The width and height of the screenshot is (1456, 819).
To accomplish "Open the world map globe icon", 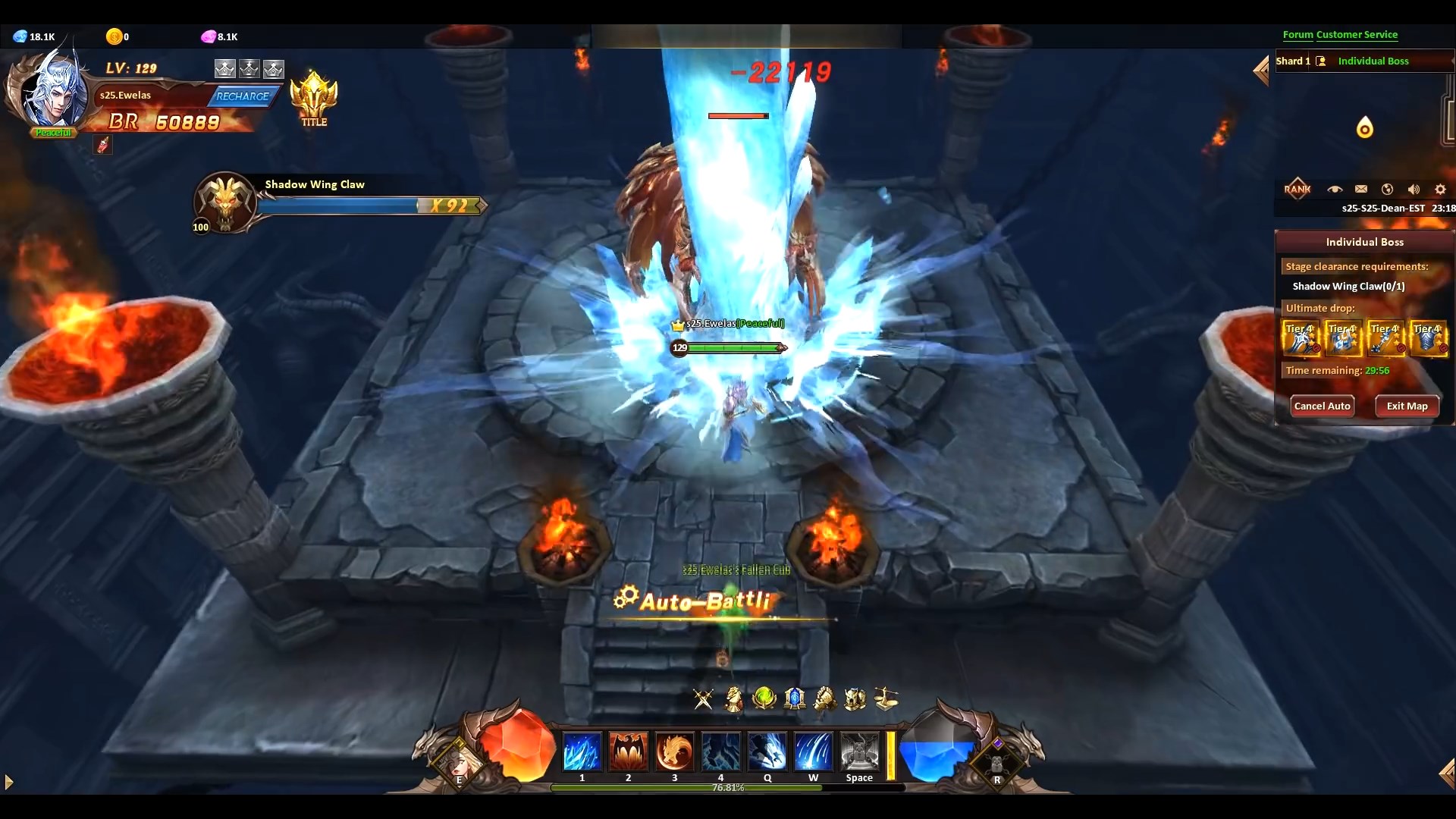I will (1388, 190).
